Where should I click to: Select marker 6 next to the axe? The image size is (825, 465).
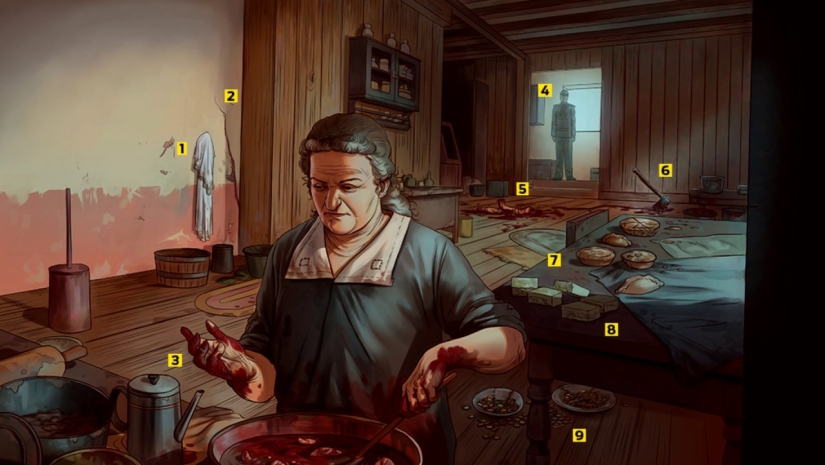[x=665, y=170]
